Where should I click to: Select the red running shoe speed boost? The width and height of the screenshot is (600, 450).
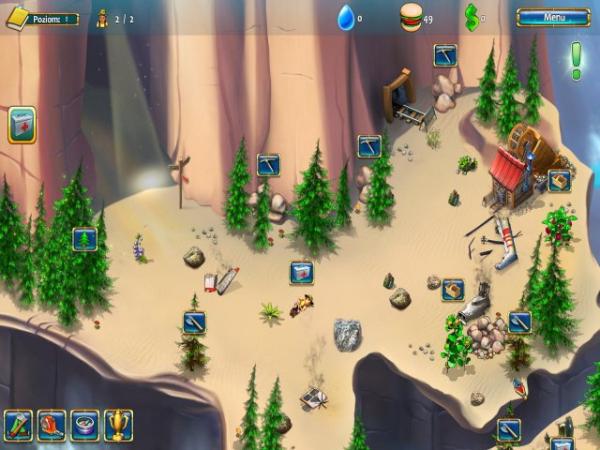click(51, 424)
